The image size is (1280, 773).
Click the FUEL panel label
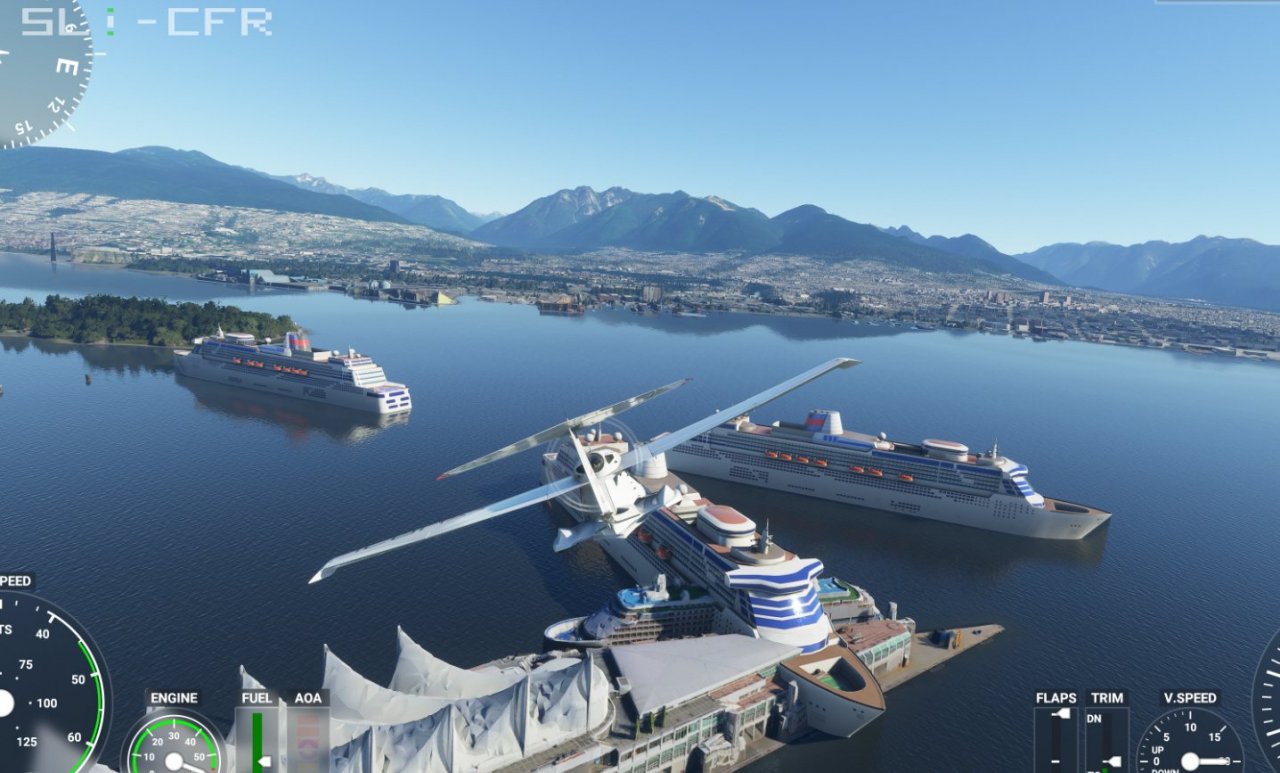tap(257, 698)
